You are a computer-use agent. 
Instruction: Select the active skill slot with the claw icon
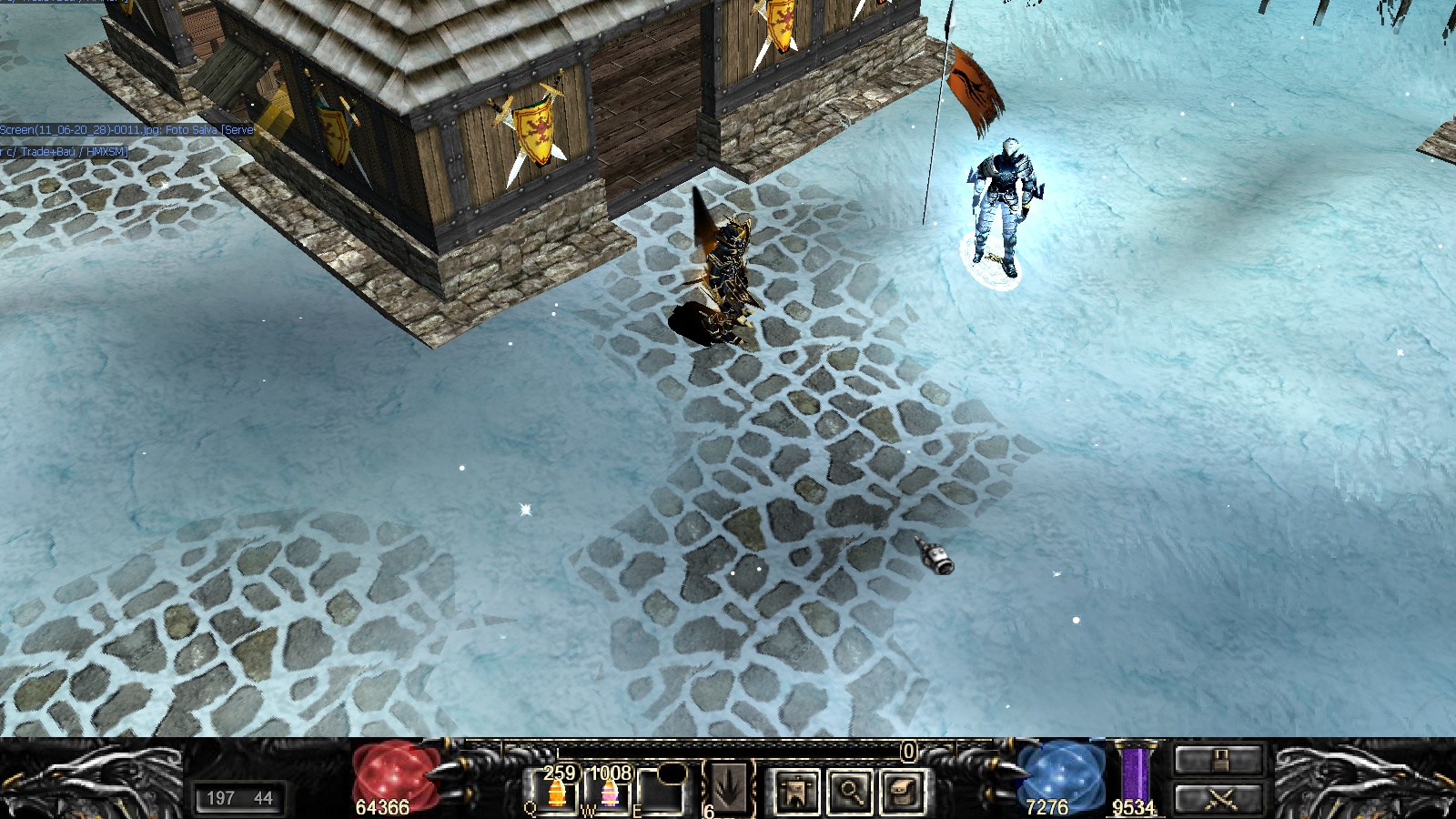click(x=730, y=788)
